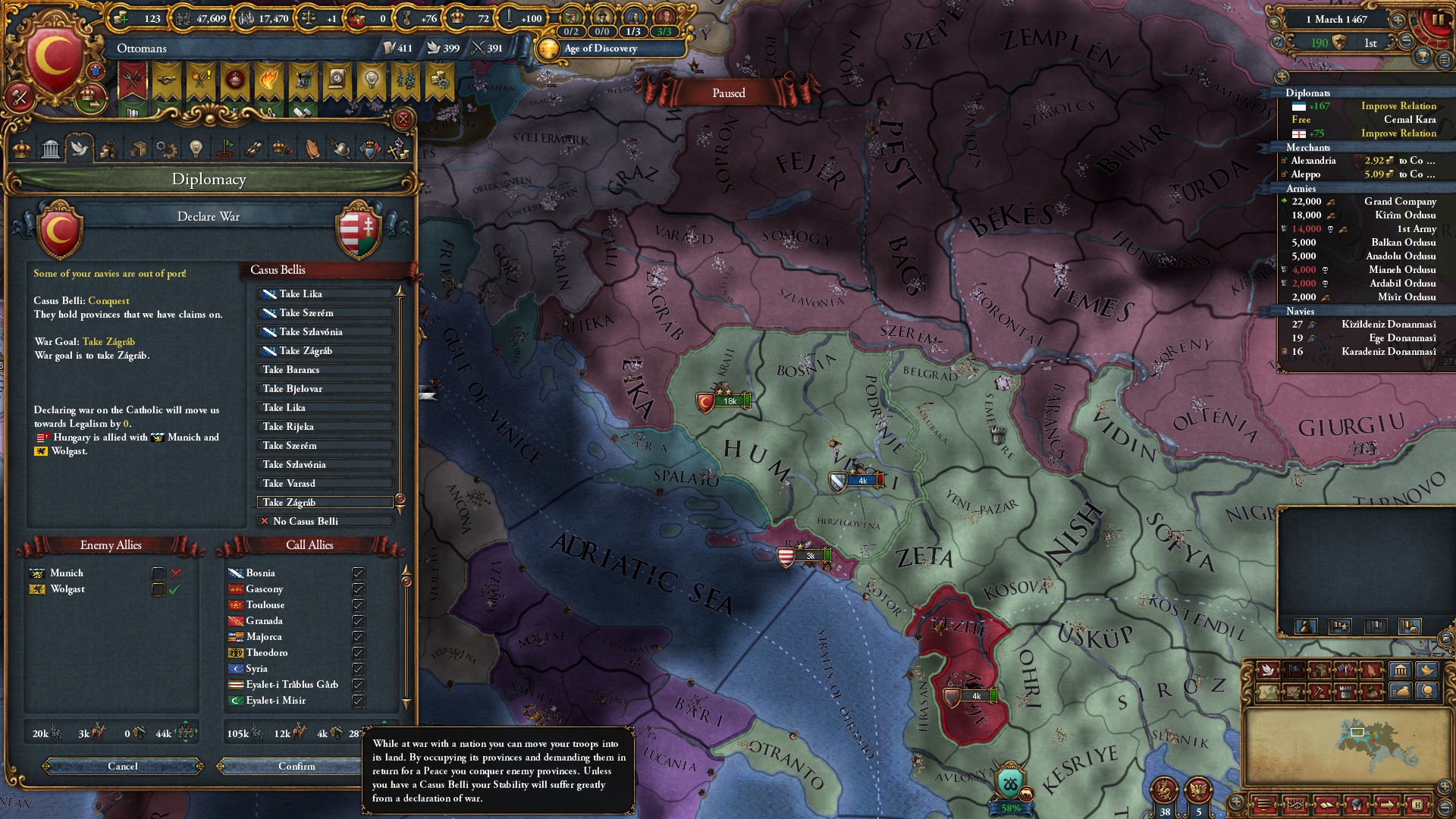Viewport: 1456px width, 819px height.
Task: Pick the Take Varasd casus belli
Action: coord(325,484)
